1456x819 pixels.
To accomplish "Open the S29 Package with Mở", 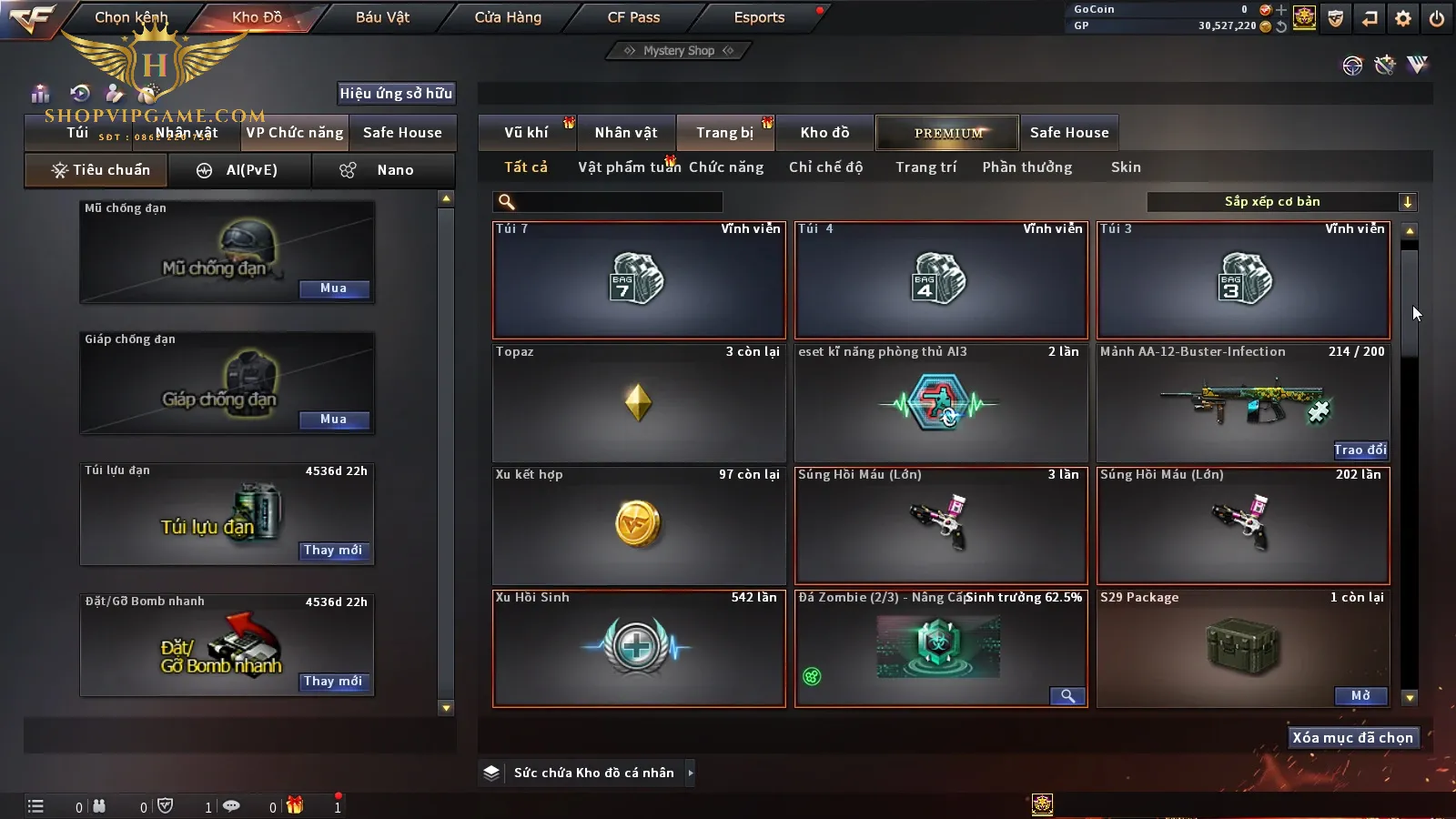I will pyautogui.click(x=1360, y=696).
